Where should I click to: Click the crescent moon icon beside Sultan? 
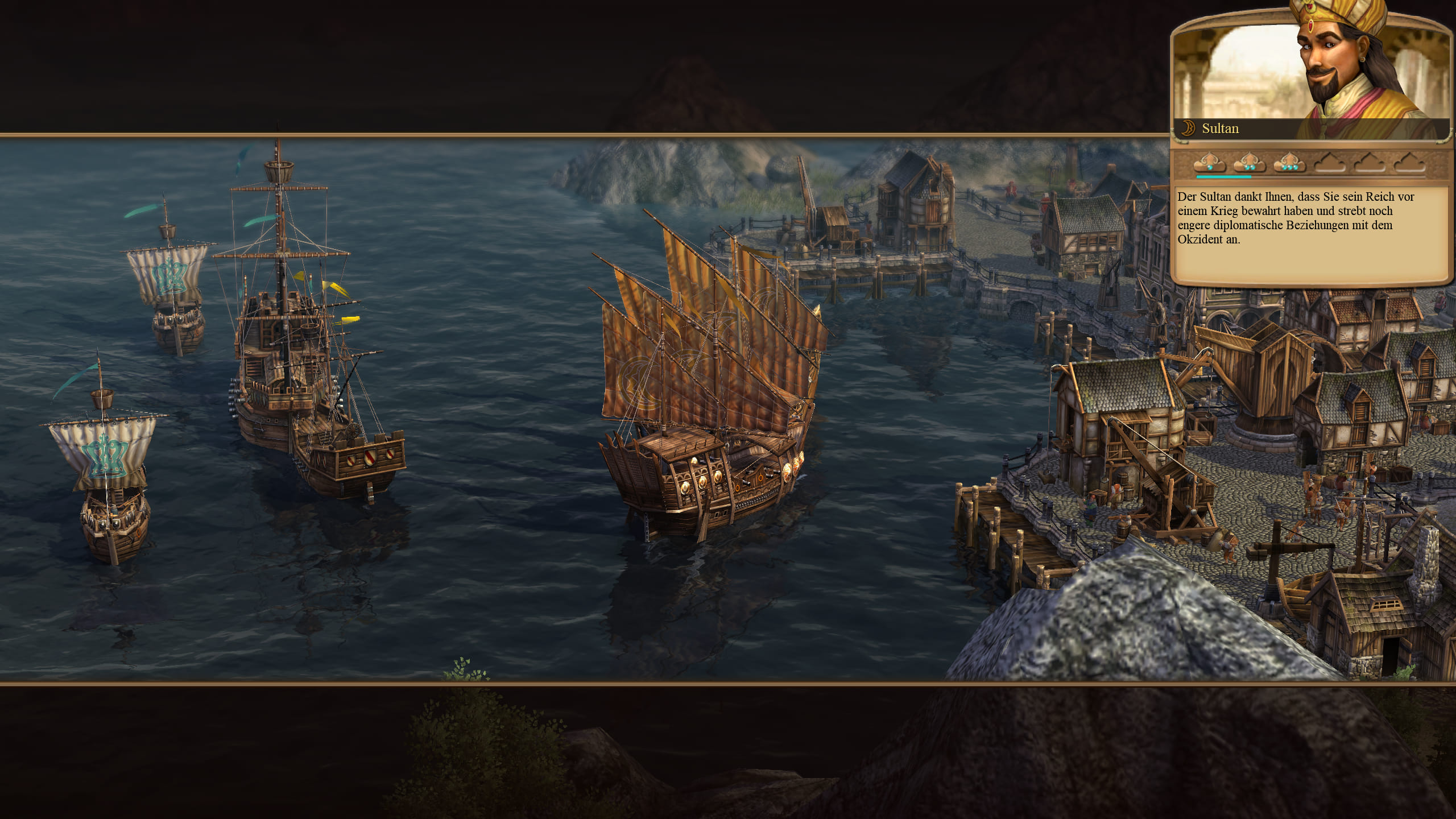[x=1188, y=129]
